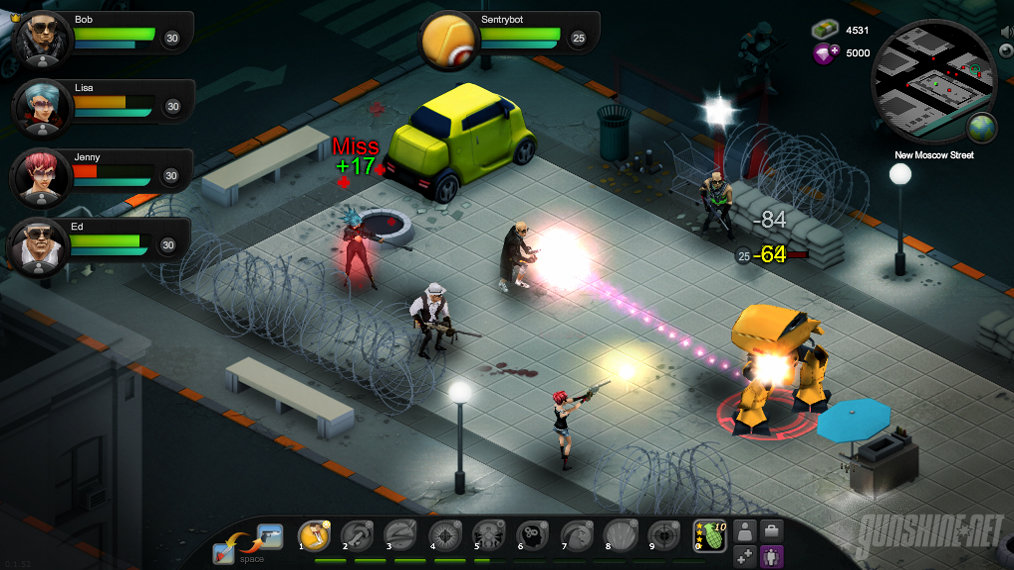Use the grenade item in slot 0
This screenshot has width=1014, height=570.
click(x=710, y=536)
